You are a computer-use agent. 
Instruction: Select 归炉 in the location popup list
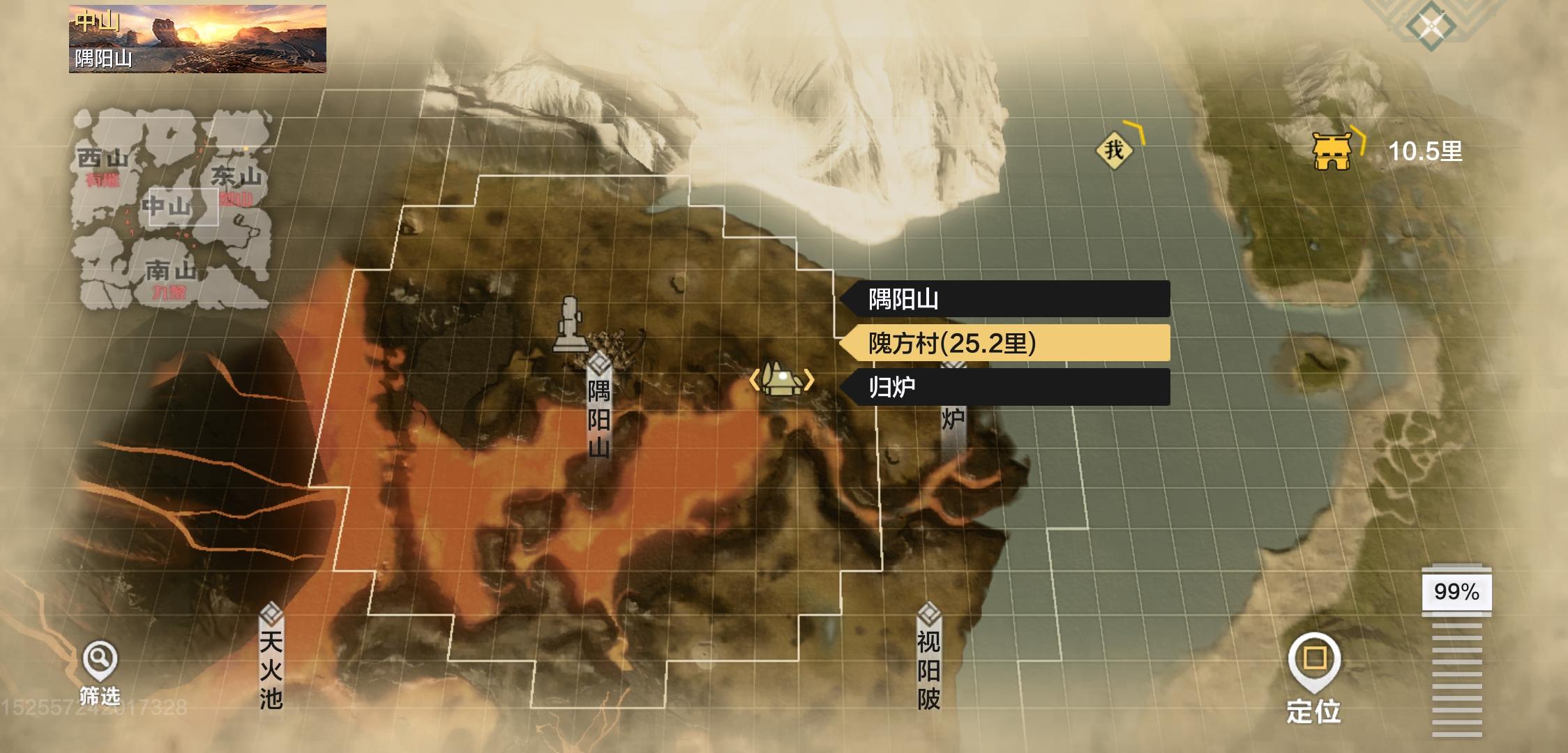click(x=1004, y=387)
